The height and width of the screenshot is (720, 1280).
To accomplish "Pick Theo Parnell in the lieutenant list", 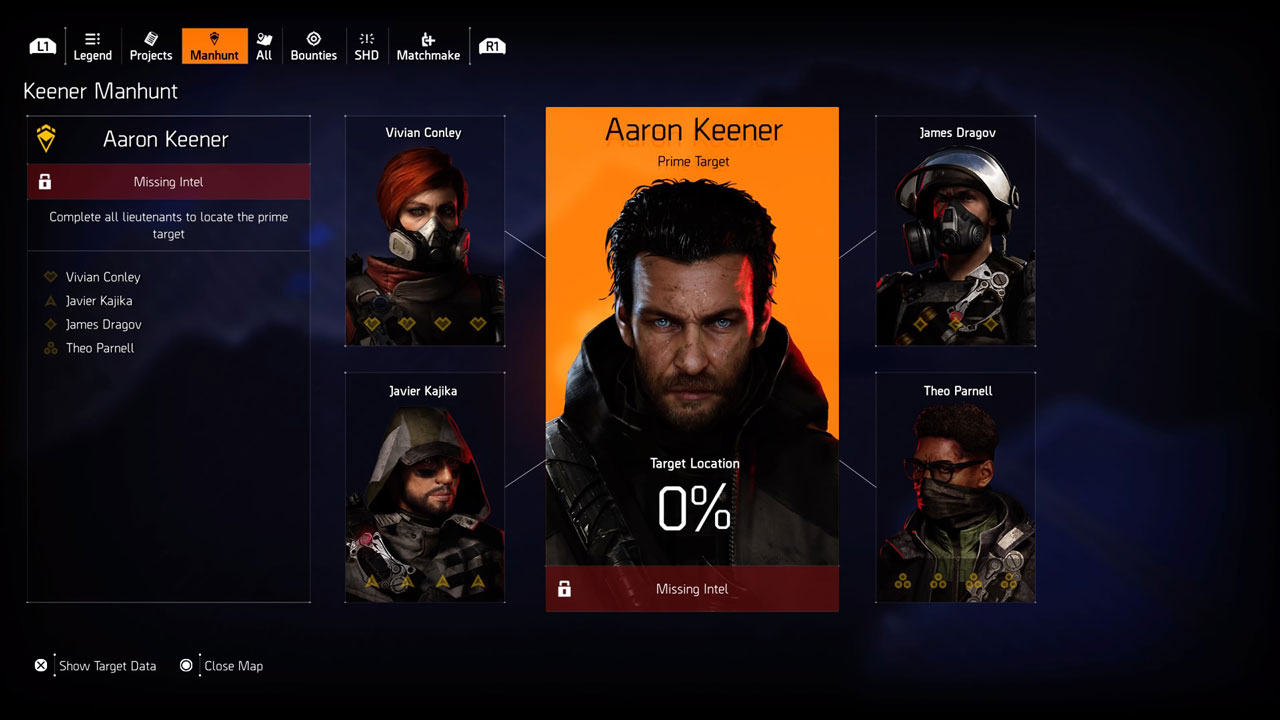I will 100,349.
